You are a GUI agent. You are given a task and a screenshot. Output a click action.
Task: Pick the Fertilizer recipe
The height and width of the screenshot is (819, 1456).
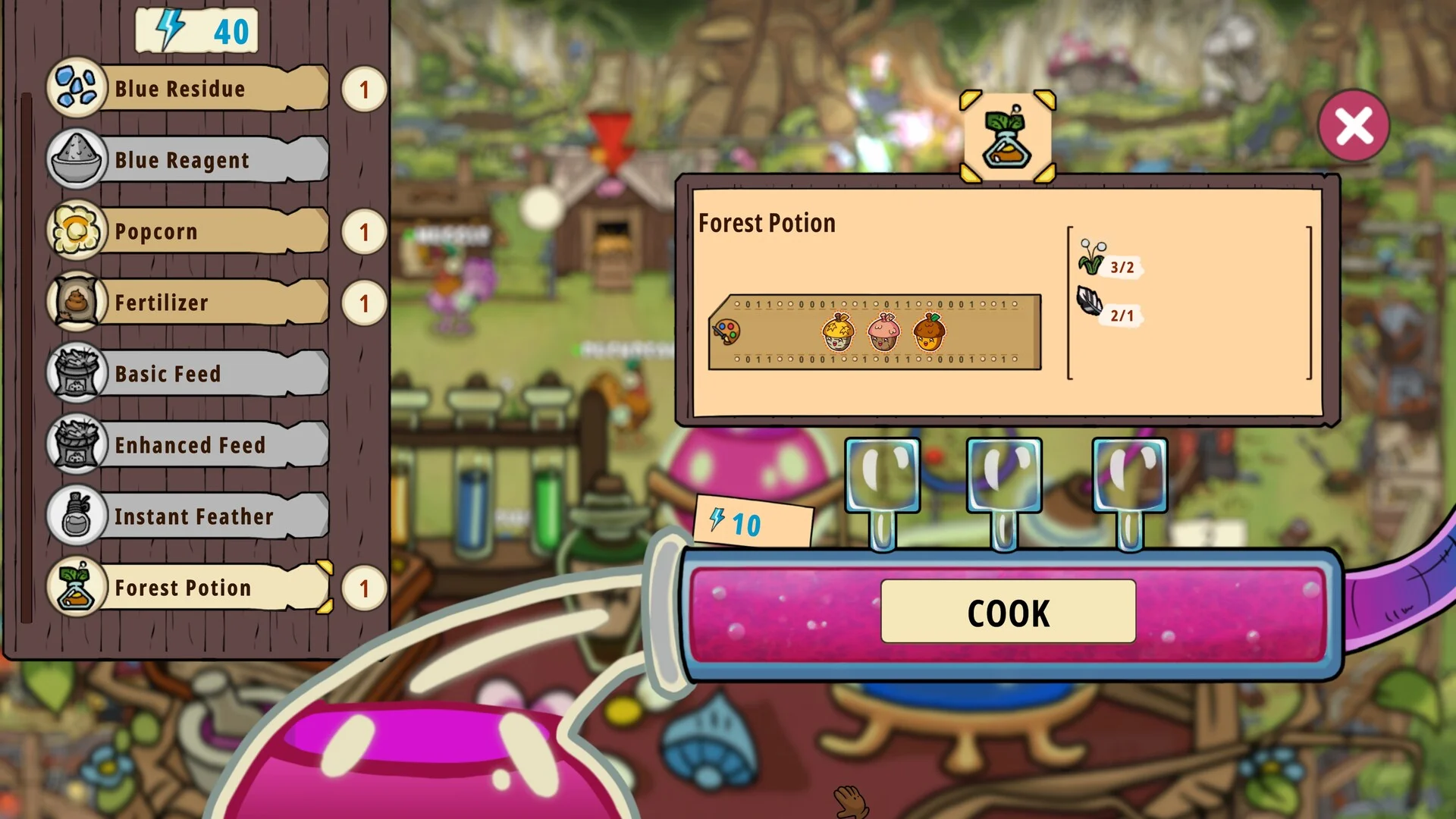(x=190, y=303)
